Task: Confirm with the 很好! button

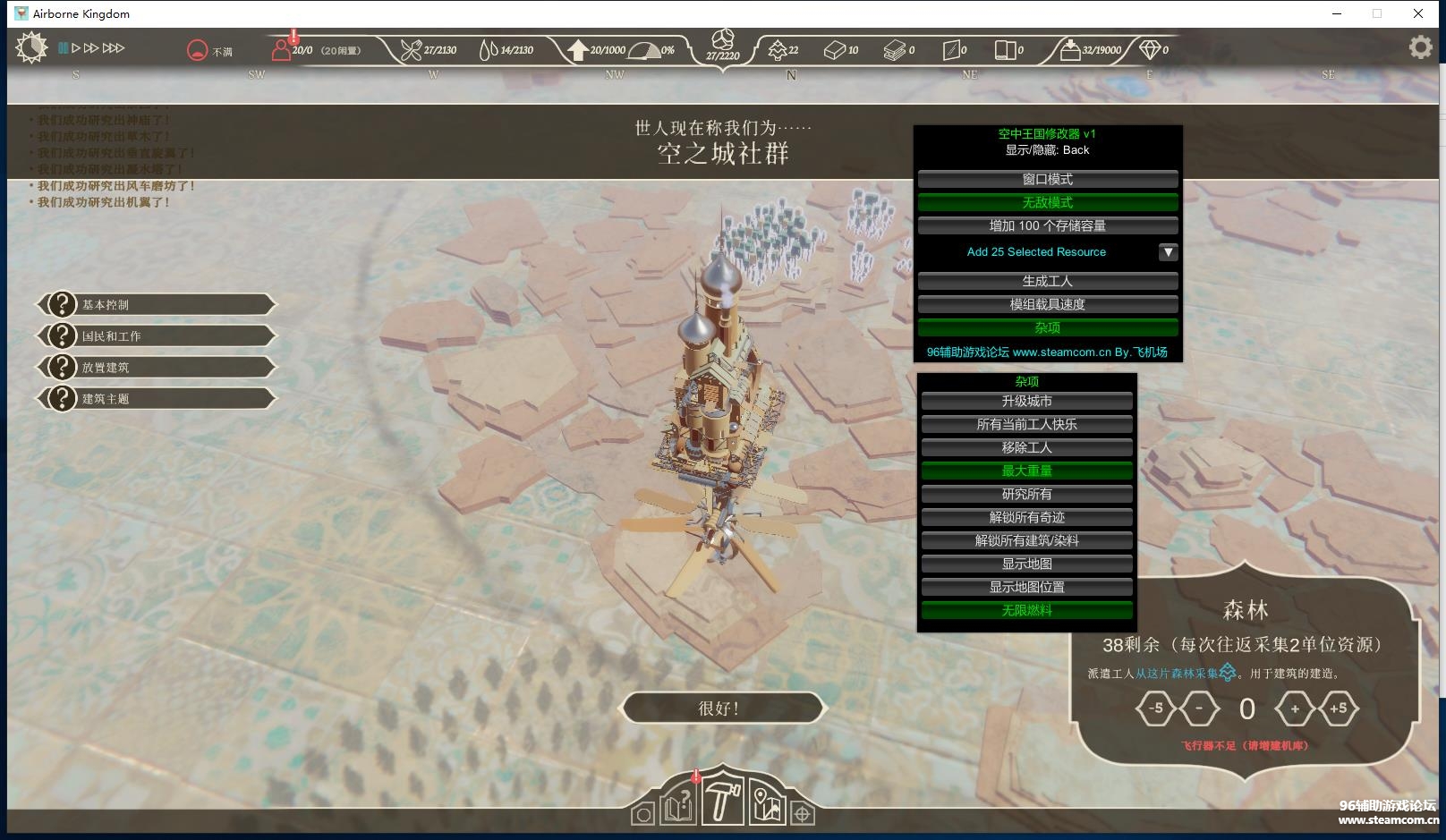Action: (x=720, y=708)
